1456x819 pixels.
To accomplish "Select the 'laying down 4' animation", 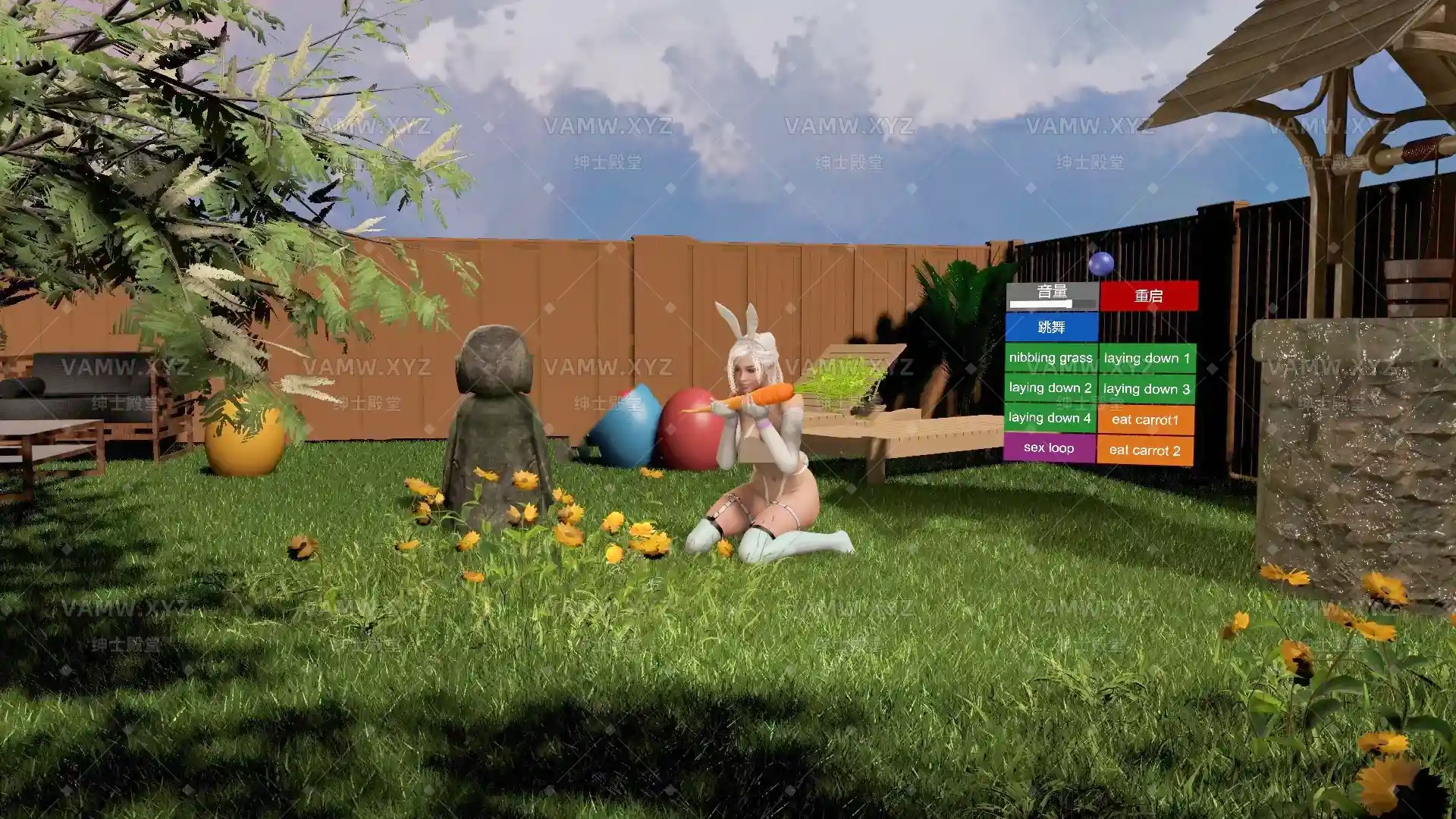I will [x=1050, y=418].
